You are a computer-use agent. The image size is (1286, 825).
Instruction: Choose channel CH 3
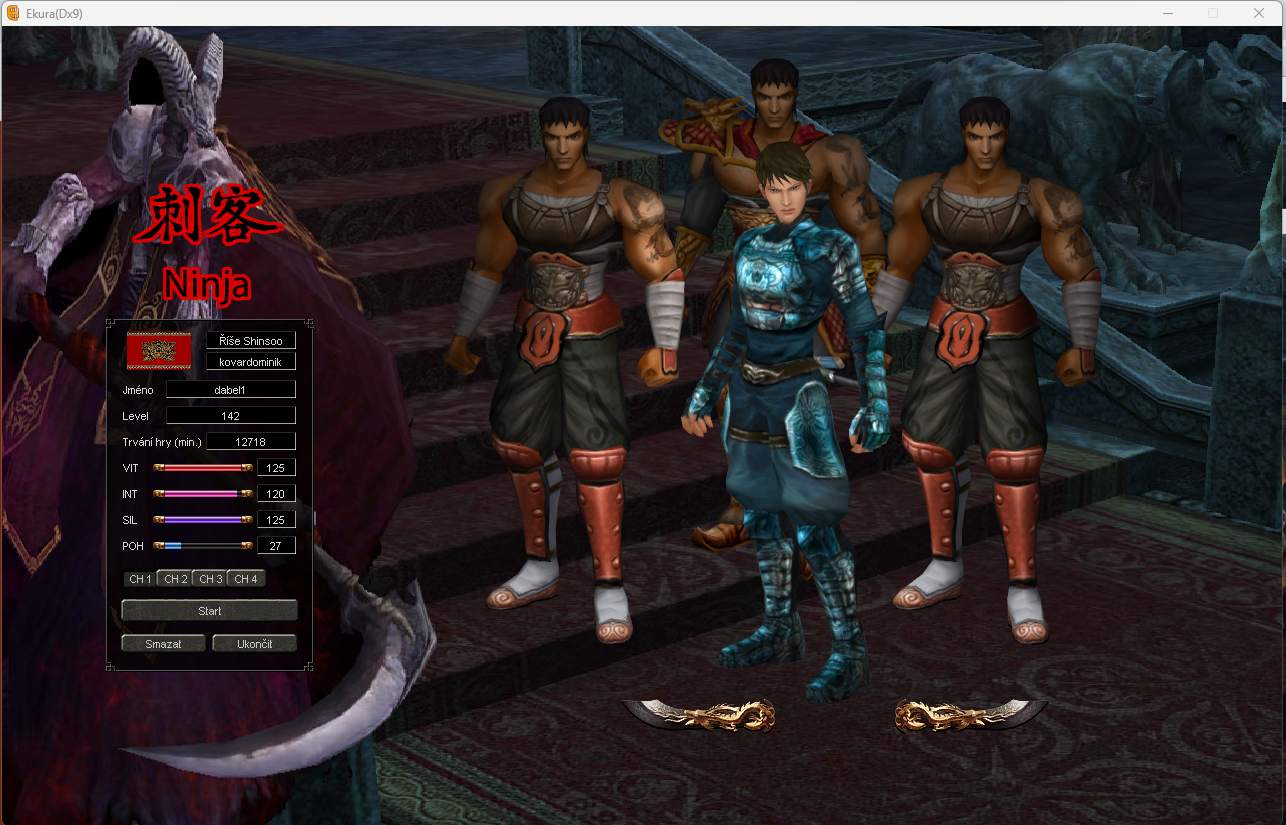pyautogui.click(x=210, y=579)
